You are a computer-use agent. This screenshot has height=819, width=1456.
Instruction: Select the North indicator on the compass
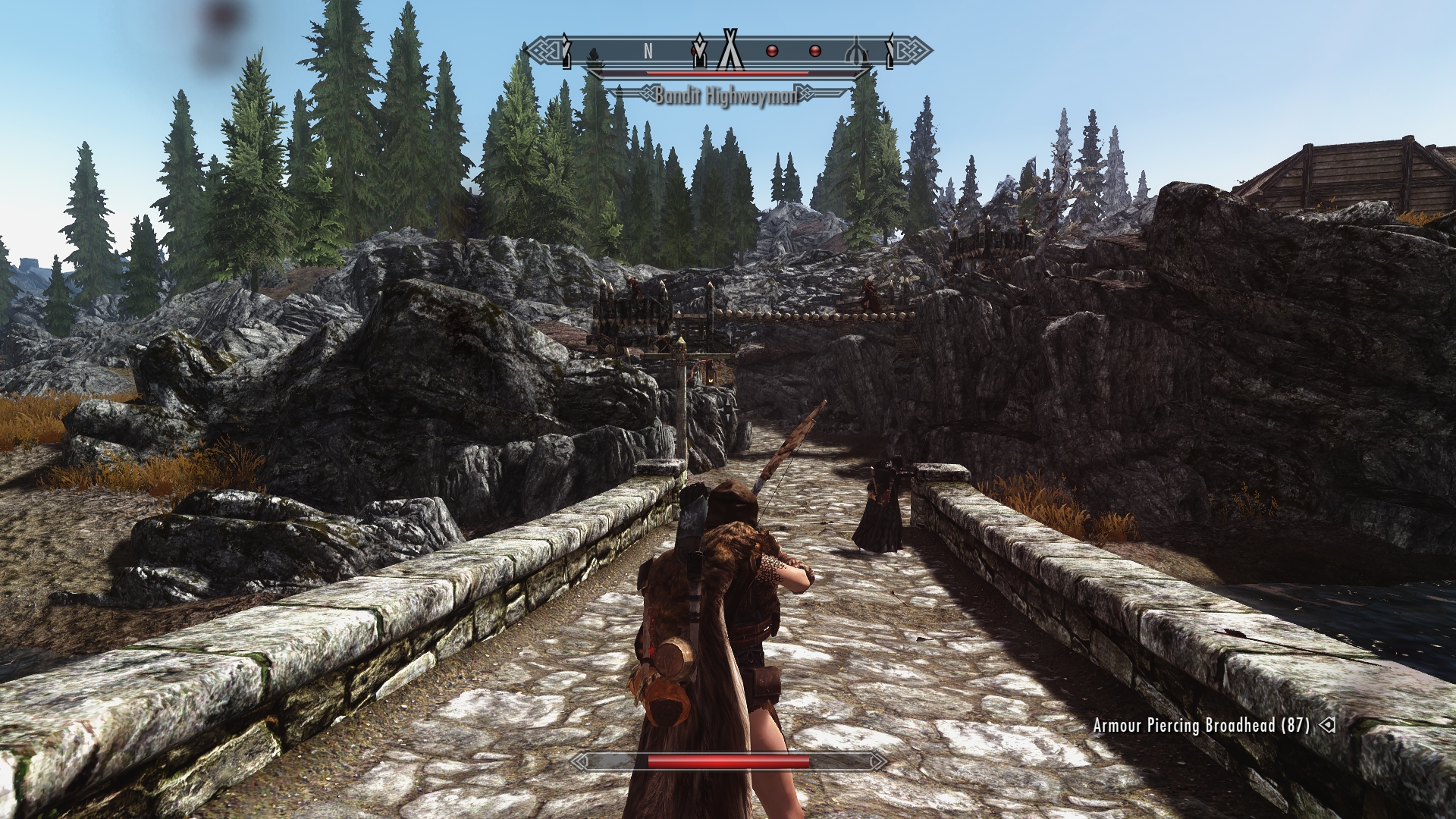[648, 51]
